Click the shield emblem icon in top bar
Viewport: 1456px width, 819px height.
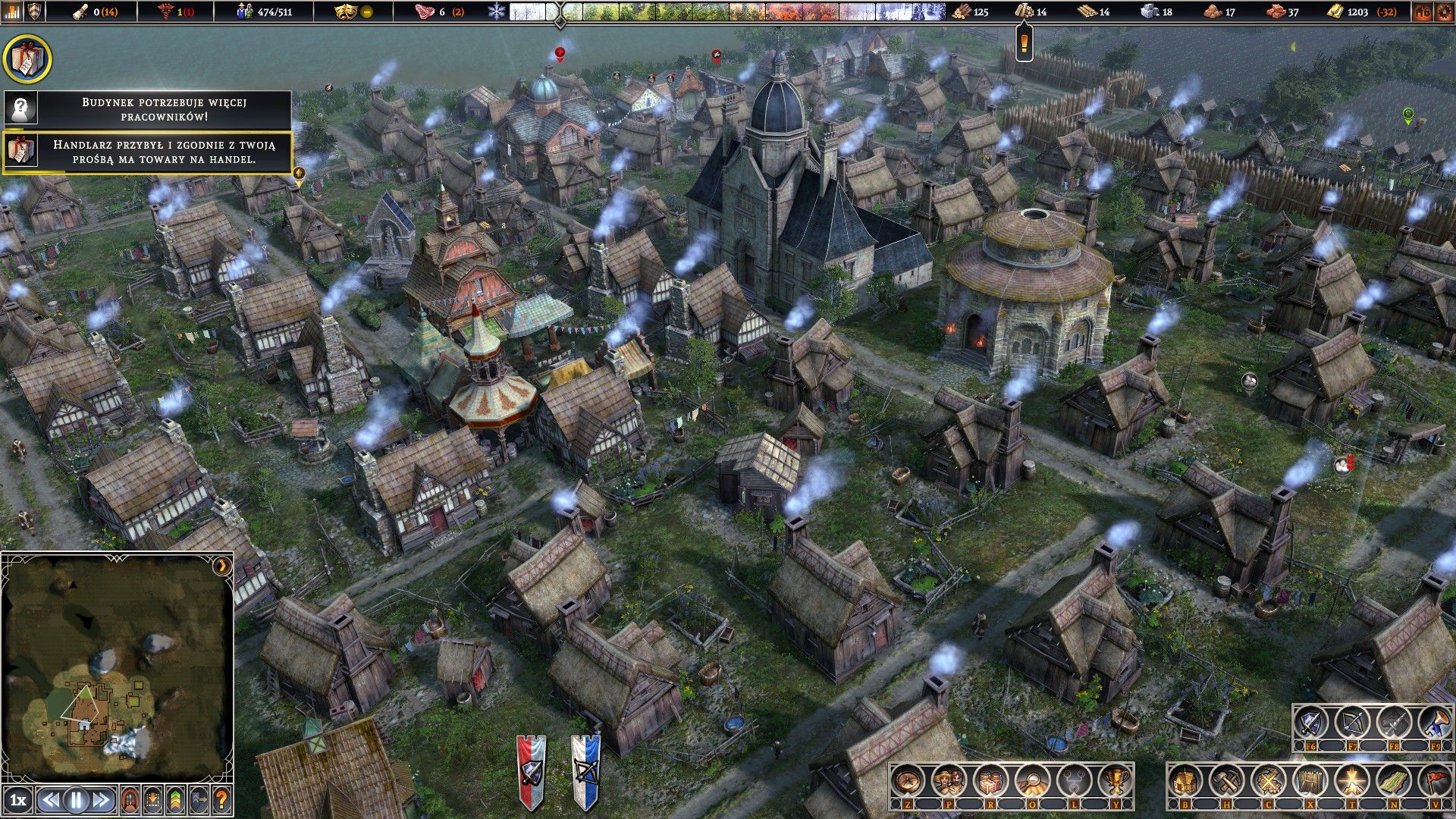(x=35, y=11)
